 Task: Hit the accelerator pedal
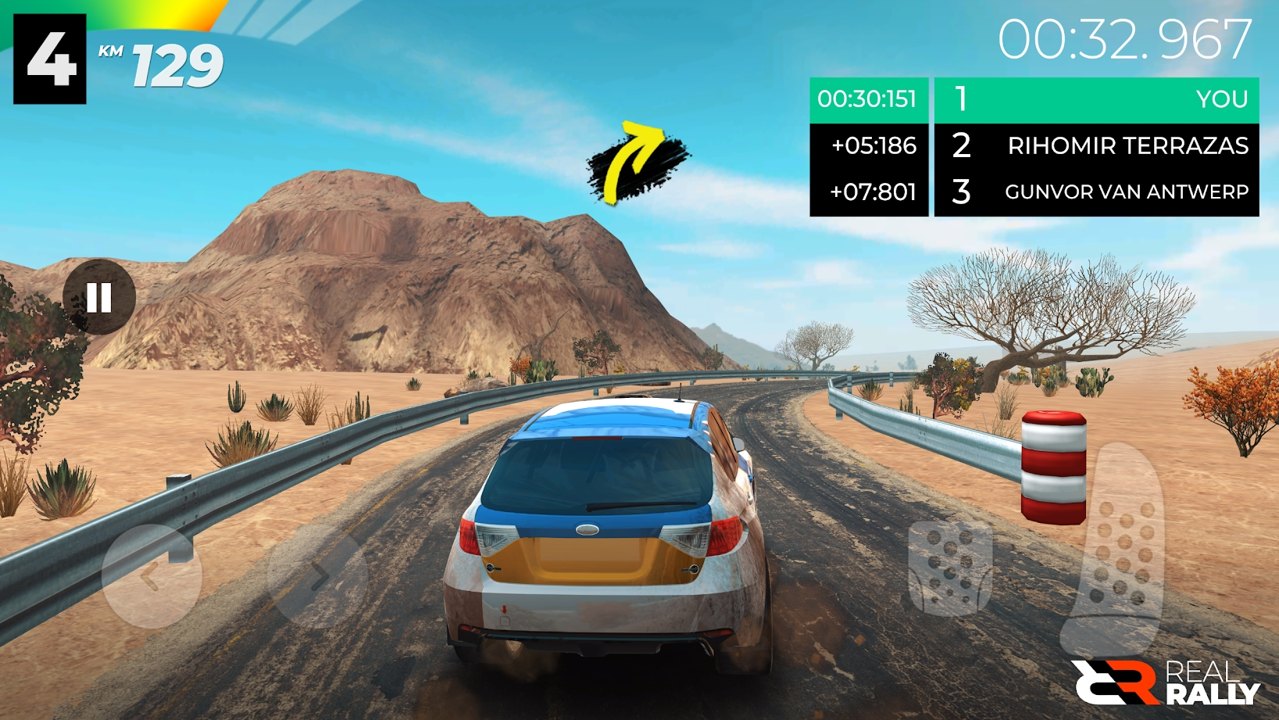click(x=1123, y=545)
